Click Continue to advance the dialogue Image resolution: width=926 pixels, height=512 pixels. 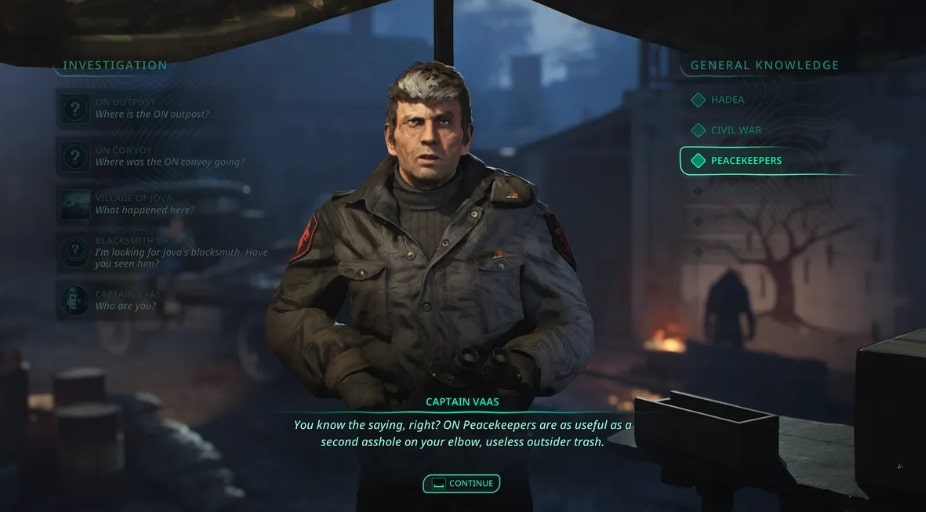coord(461,484)
